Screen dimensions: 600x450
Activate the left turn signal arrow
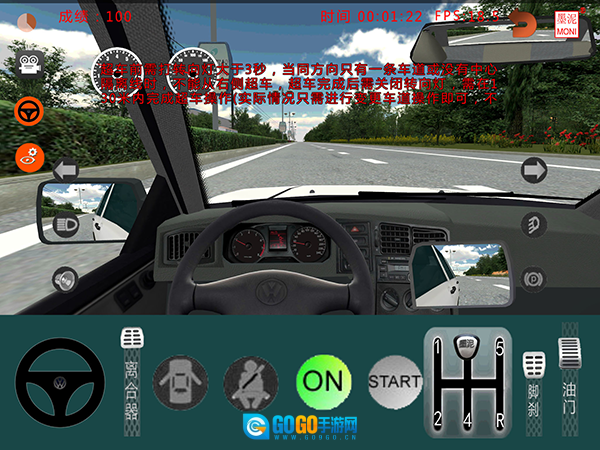coord(66,169)
